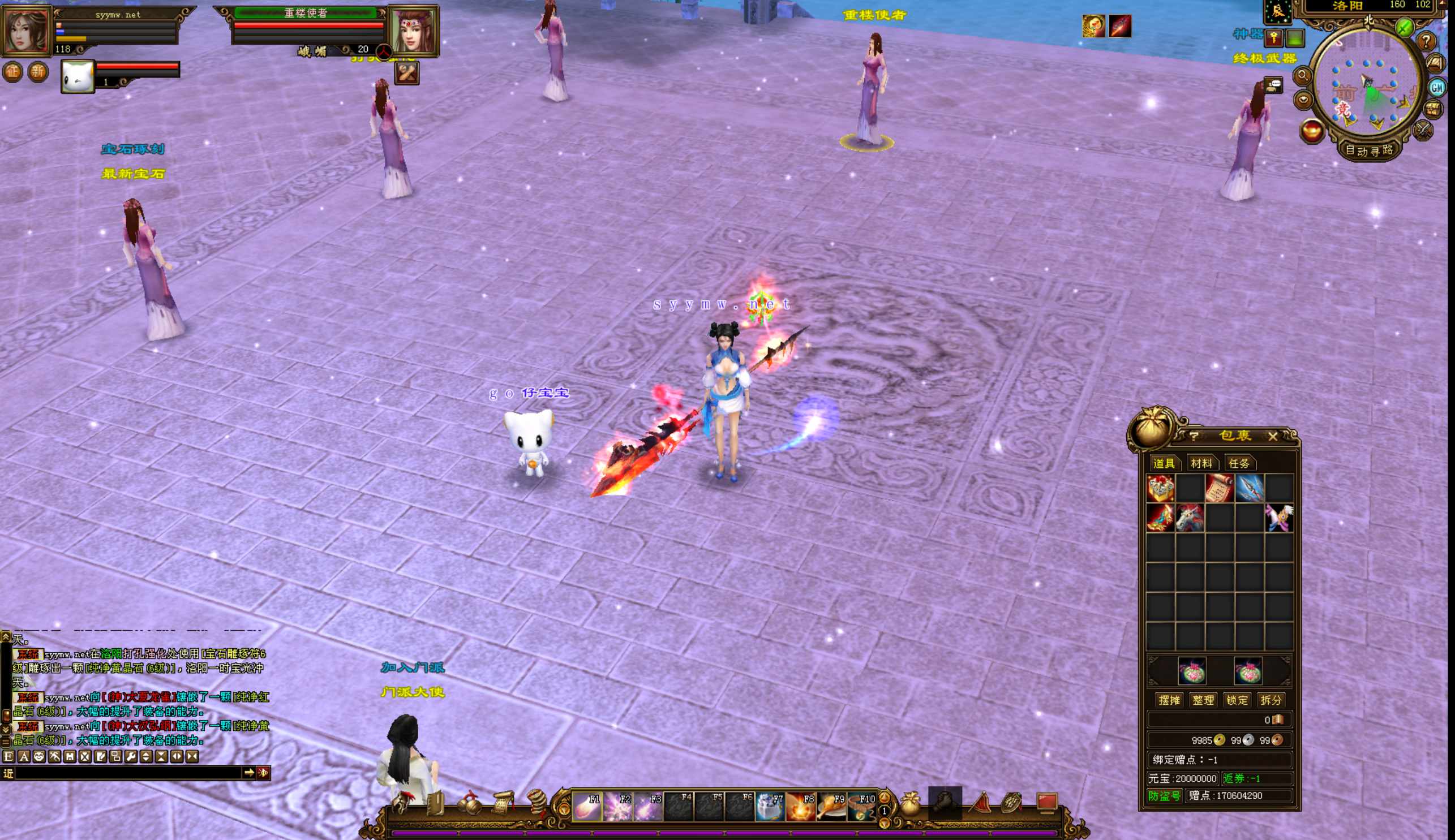Image resolution: width=1455 pixels, height=840 pixels.
Task: Select the white cat pet portrait
Action: click(x=78, y=76)
